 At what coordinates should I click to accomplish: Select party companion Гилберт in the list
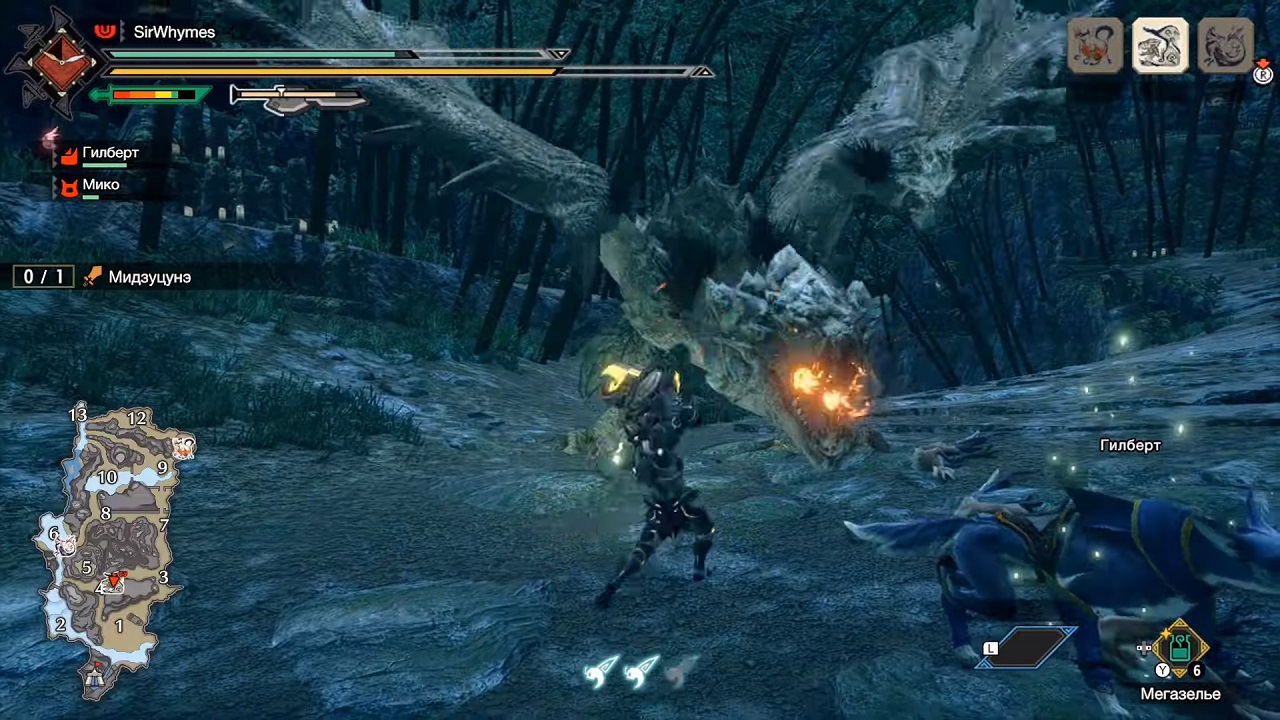[x=110, y=153]
